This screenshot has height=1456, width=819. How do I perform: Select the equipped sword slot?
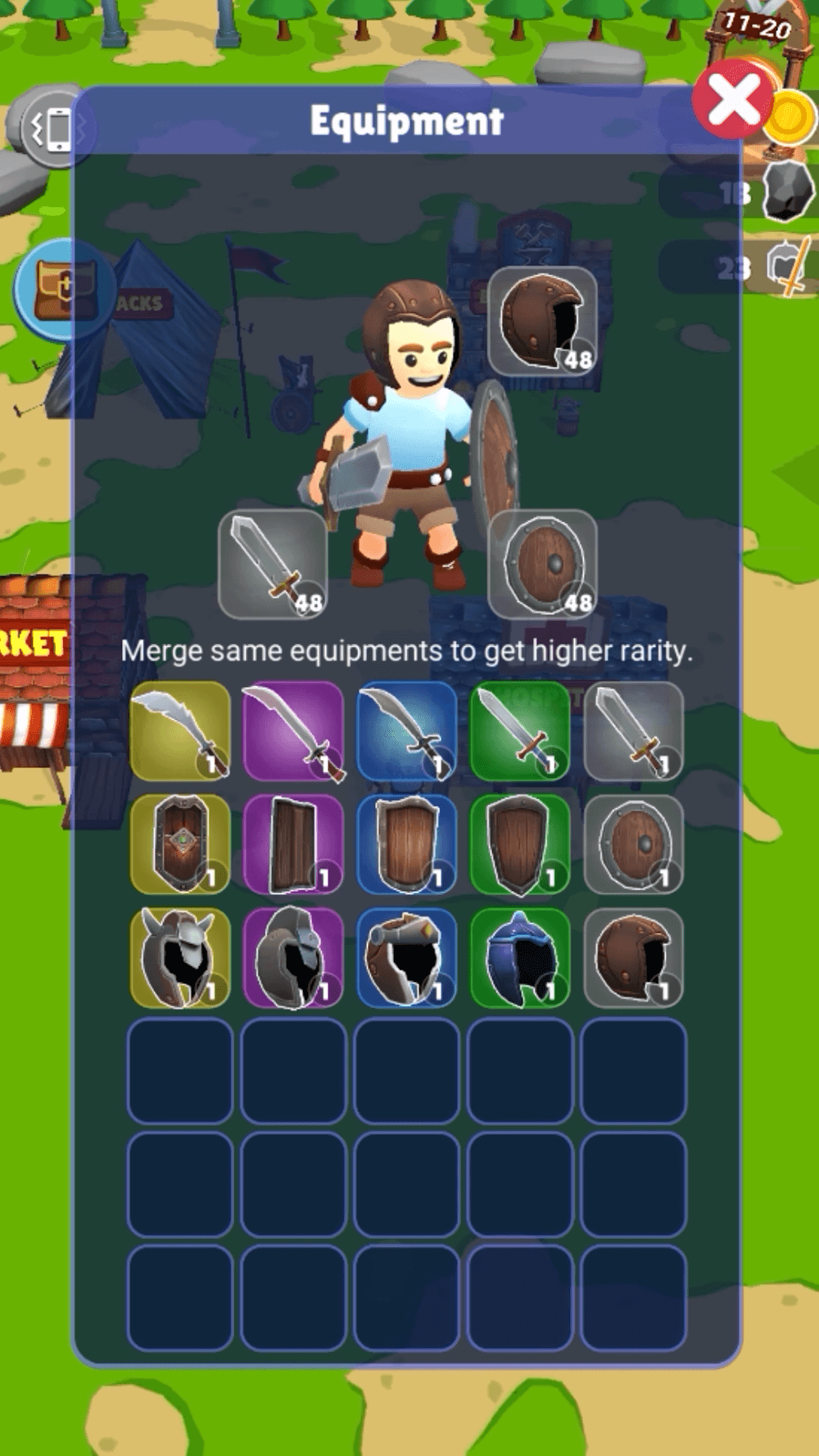pos(273,564)
